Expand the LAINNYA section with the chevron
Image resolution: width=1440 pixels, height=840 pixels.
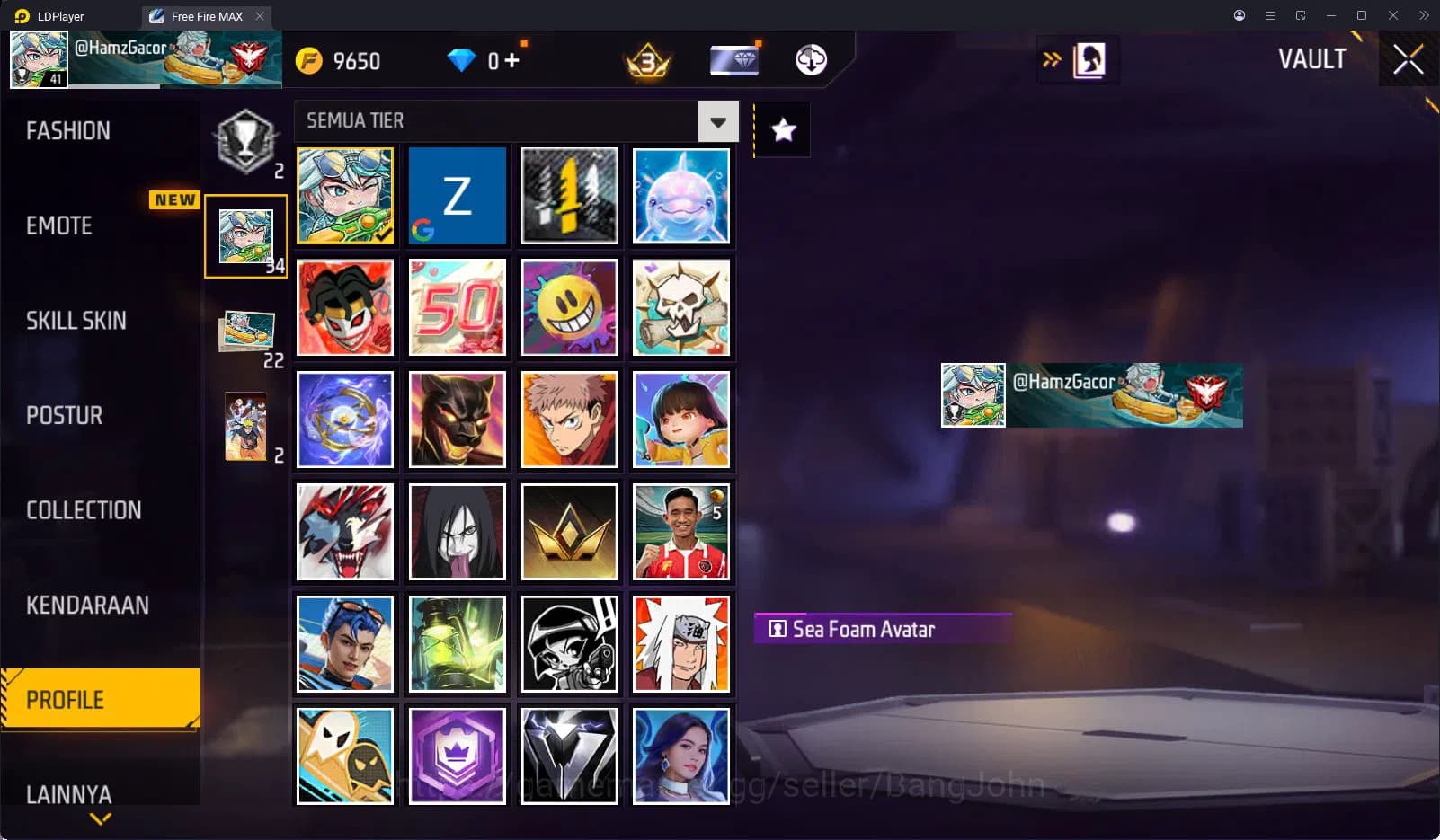[x=99, y=818]
